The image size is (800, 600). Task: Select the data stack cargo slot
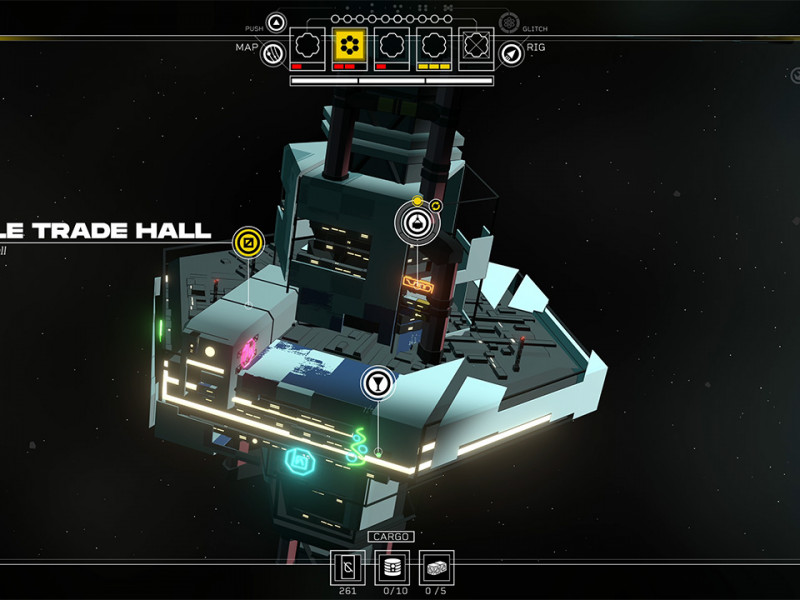(x=392, y=568)
